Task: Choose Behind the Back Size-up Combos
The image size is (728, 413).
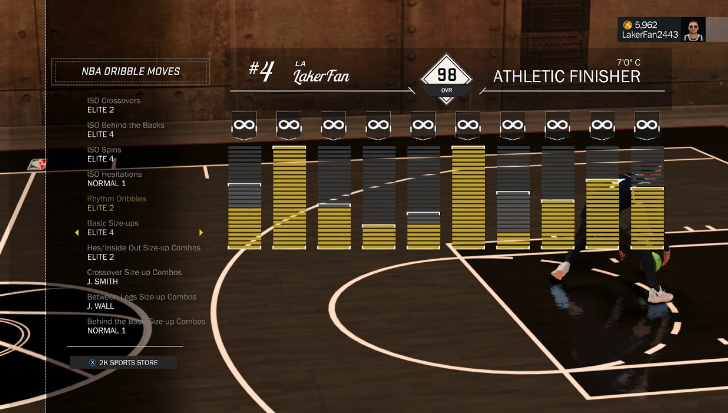Action: click(x=146, y=325)
